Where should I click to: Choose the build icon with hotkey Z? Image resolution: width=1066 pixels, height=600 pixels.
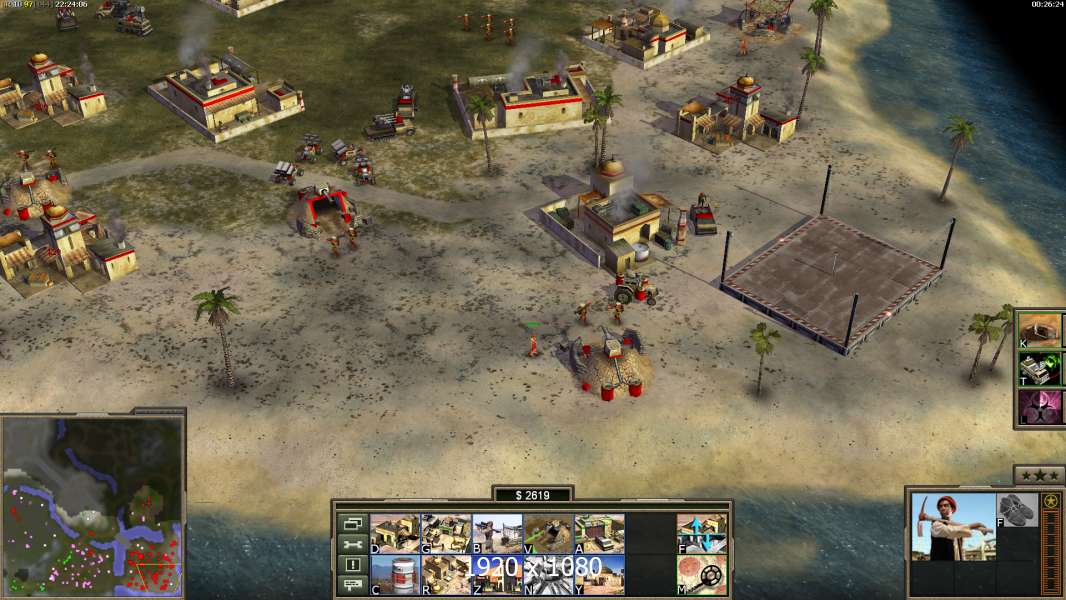coord(496,575)
